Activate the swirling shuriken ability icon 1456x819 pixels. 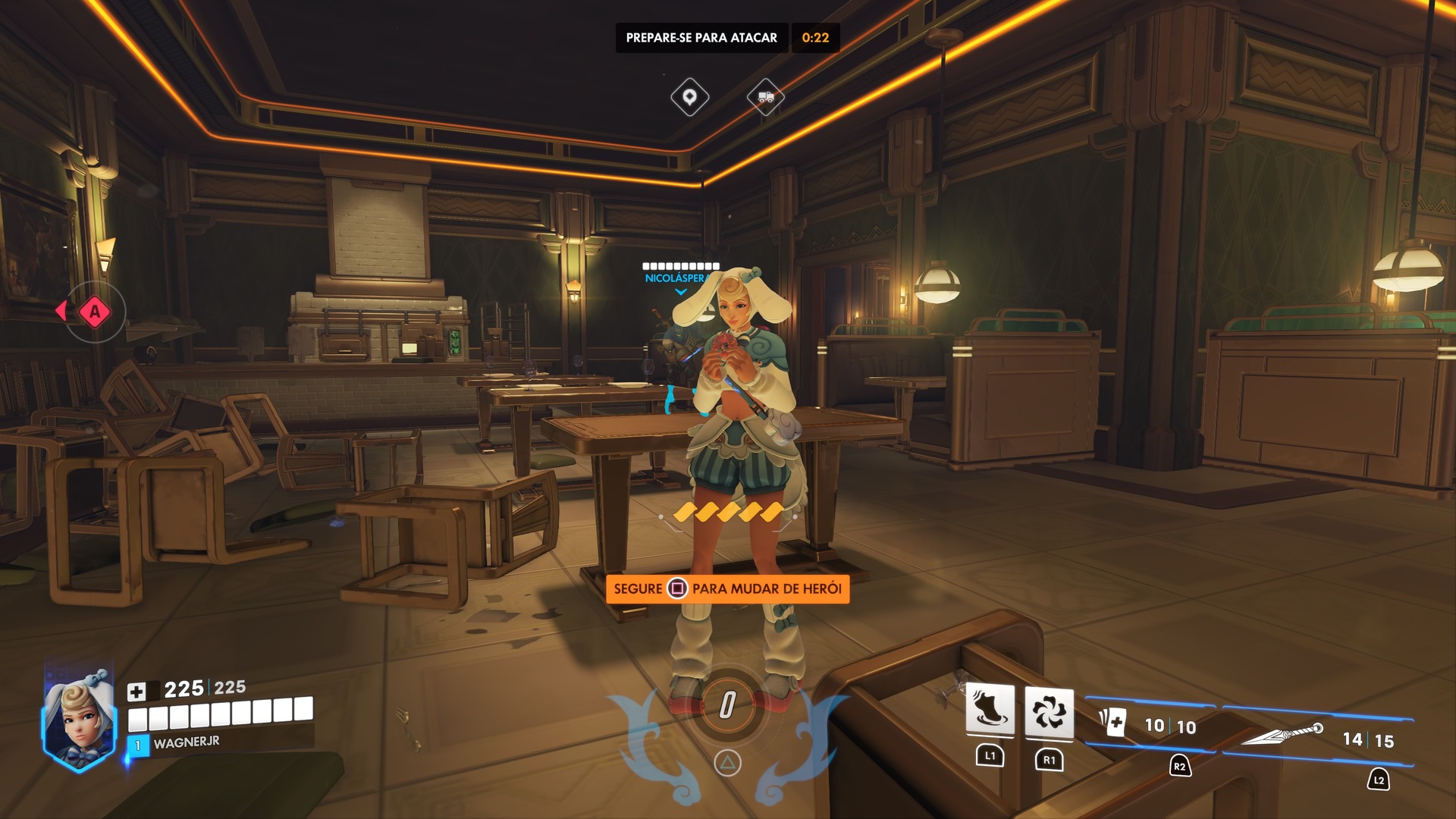1049,712
